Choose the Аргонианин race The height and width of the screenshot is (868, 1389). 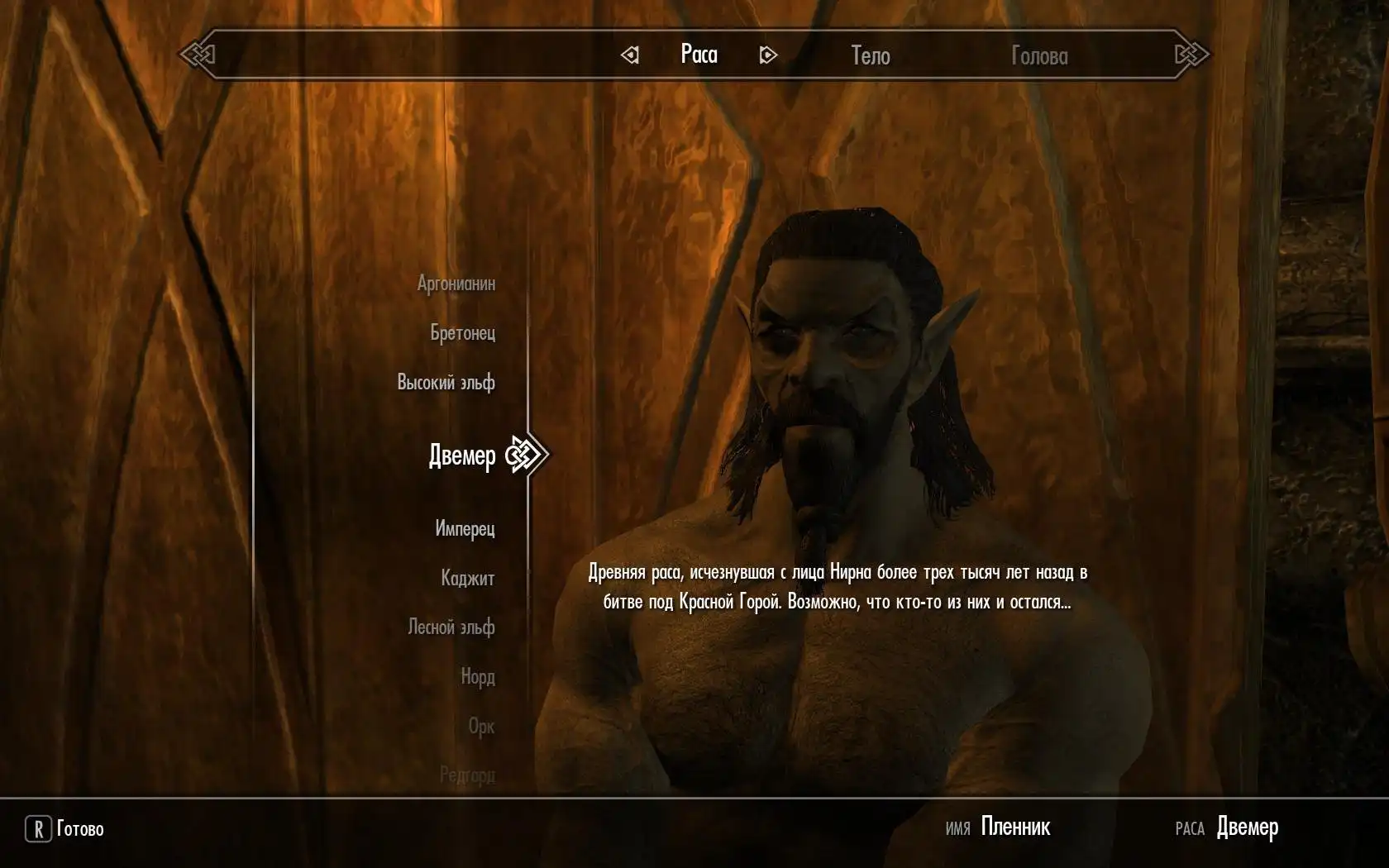click(456, 284)
